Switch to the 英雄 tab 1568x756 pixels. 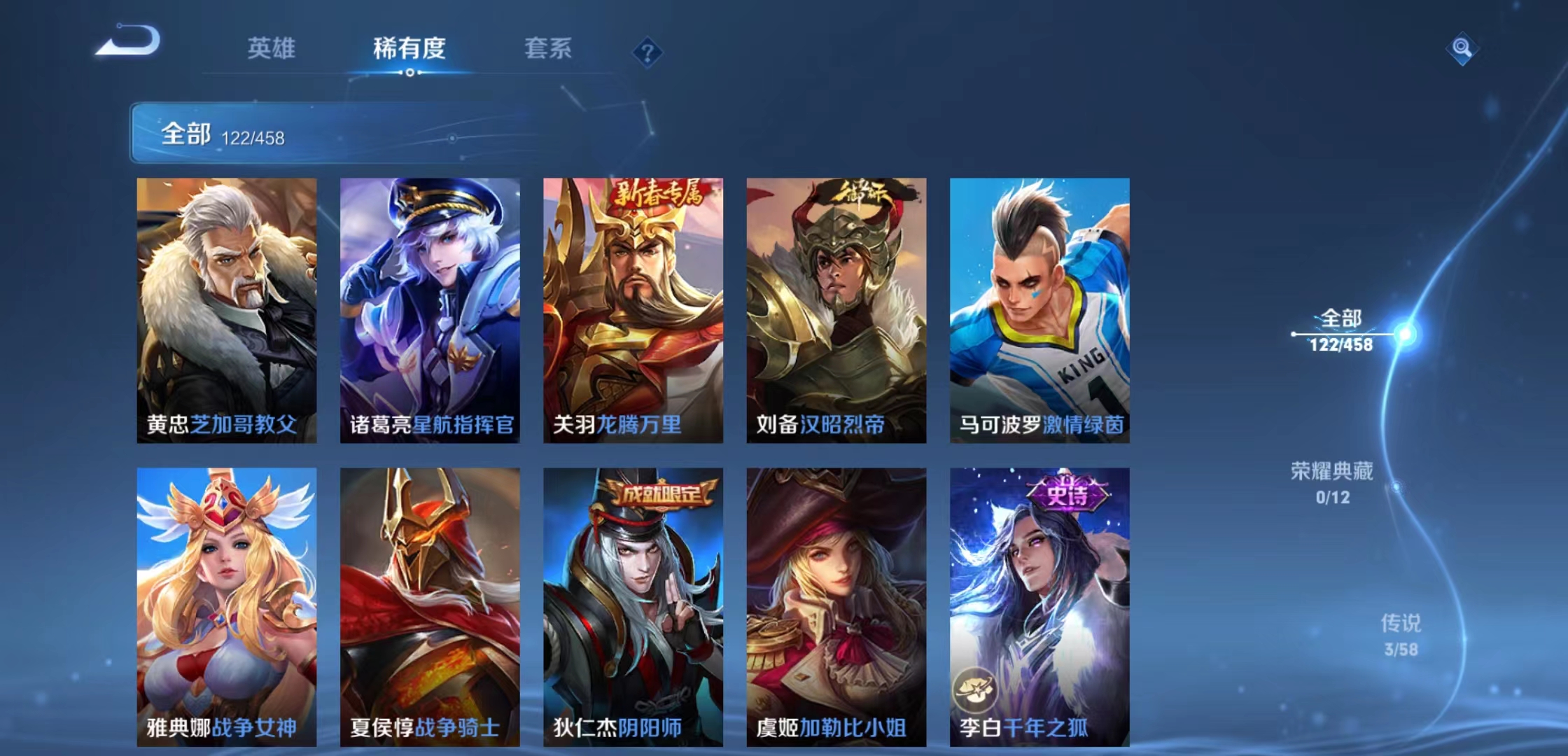pos(272,49)
